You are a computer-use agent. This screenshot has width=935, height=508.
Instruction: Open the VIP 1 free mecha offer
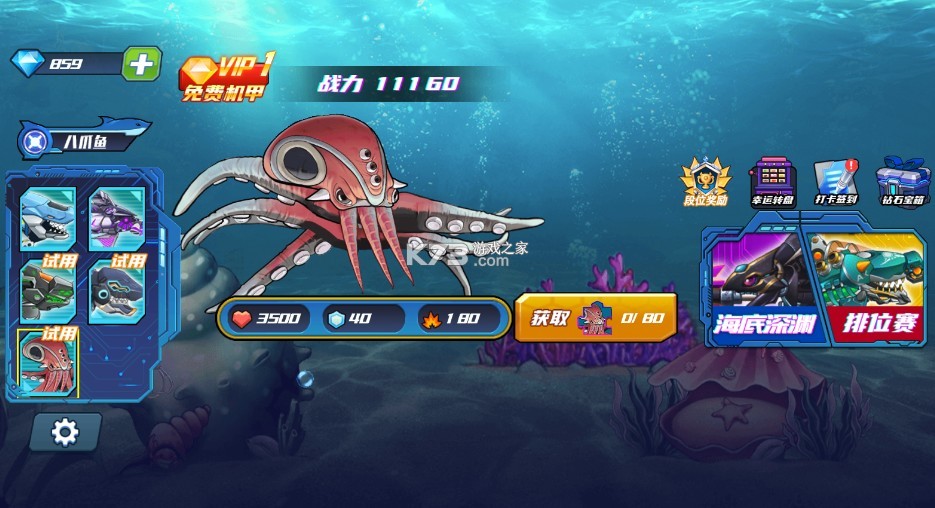tap(227, 80)
